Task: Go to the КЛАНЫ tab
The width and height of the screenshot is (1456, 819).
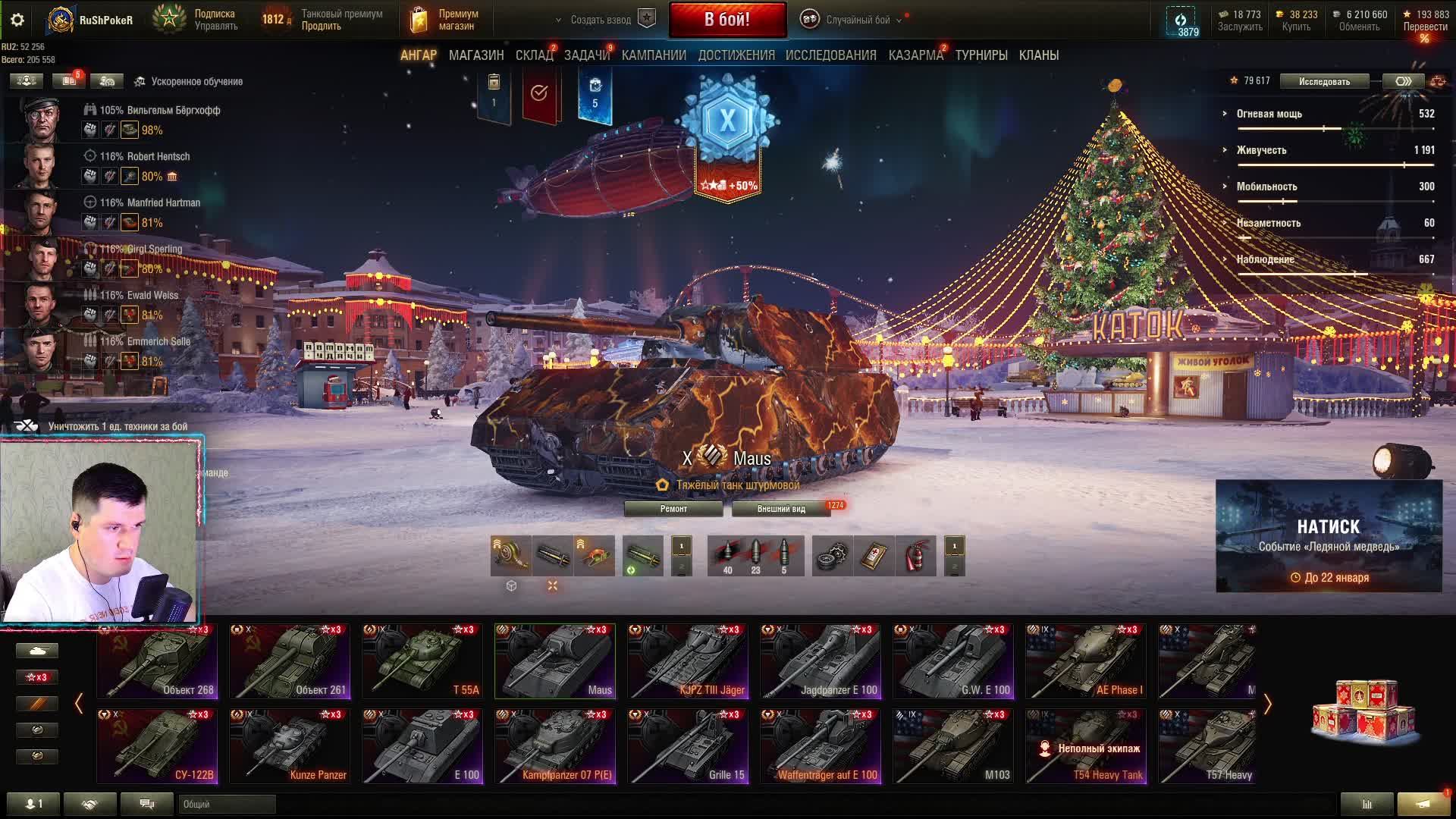Action: 1039,55
